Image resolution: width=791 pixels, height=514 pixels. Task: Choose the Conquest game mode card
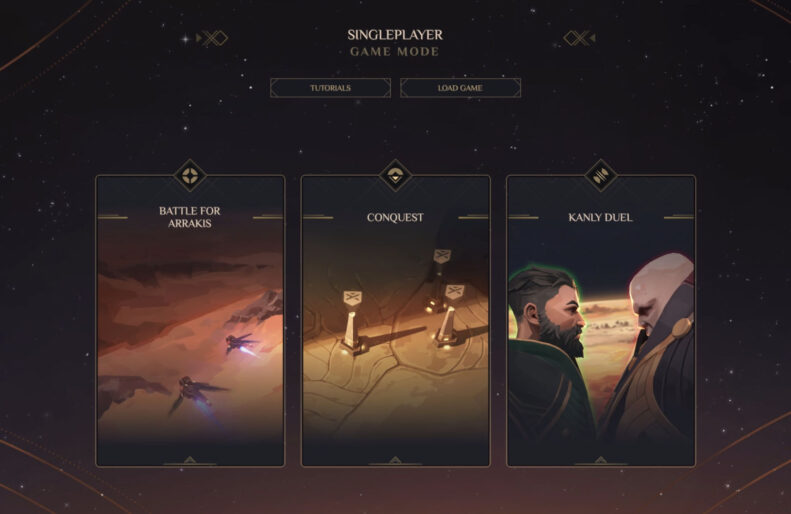395,322
